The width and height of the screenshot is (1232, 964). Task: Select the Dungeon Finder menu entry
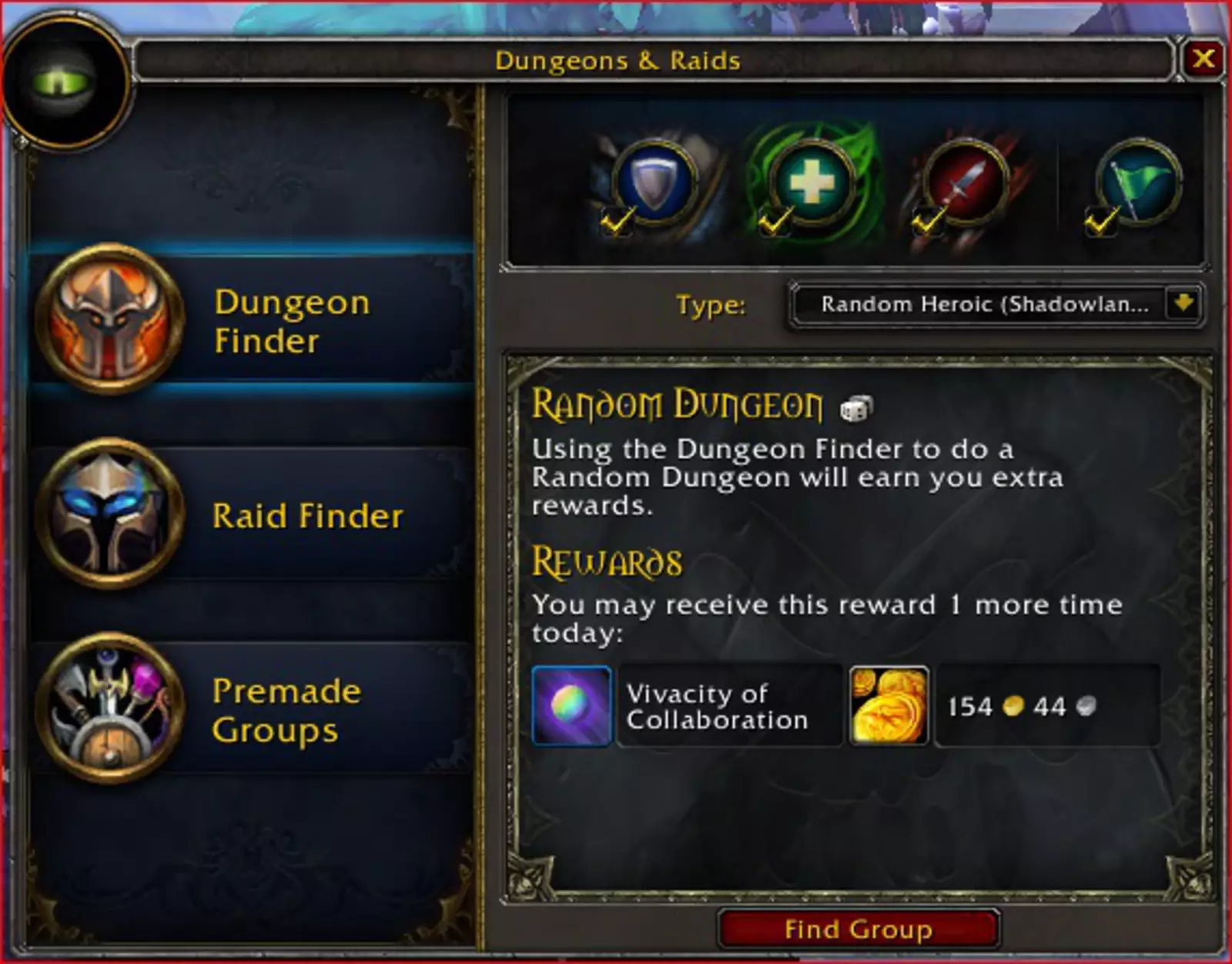pyautogui.click(x=254, y=320)
